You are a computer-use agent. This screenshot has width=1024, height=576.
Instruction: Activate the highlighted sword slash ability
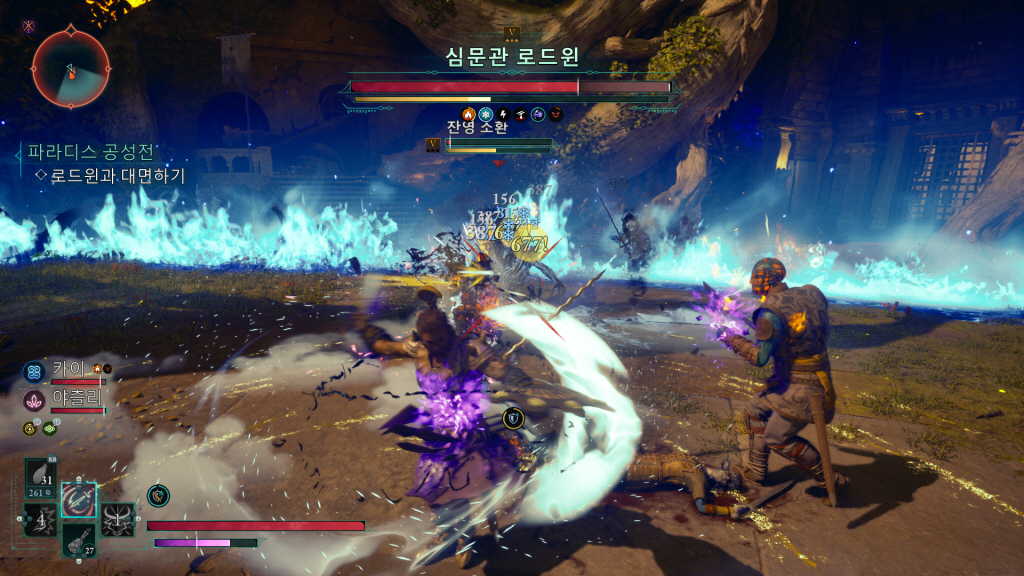point(78,498)
